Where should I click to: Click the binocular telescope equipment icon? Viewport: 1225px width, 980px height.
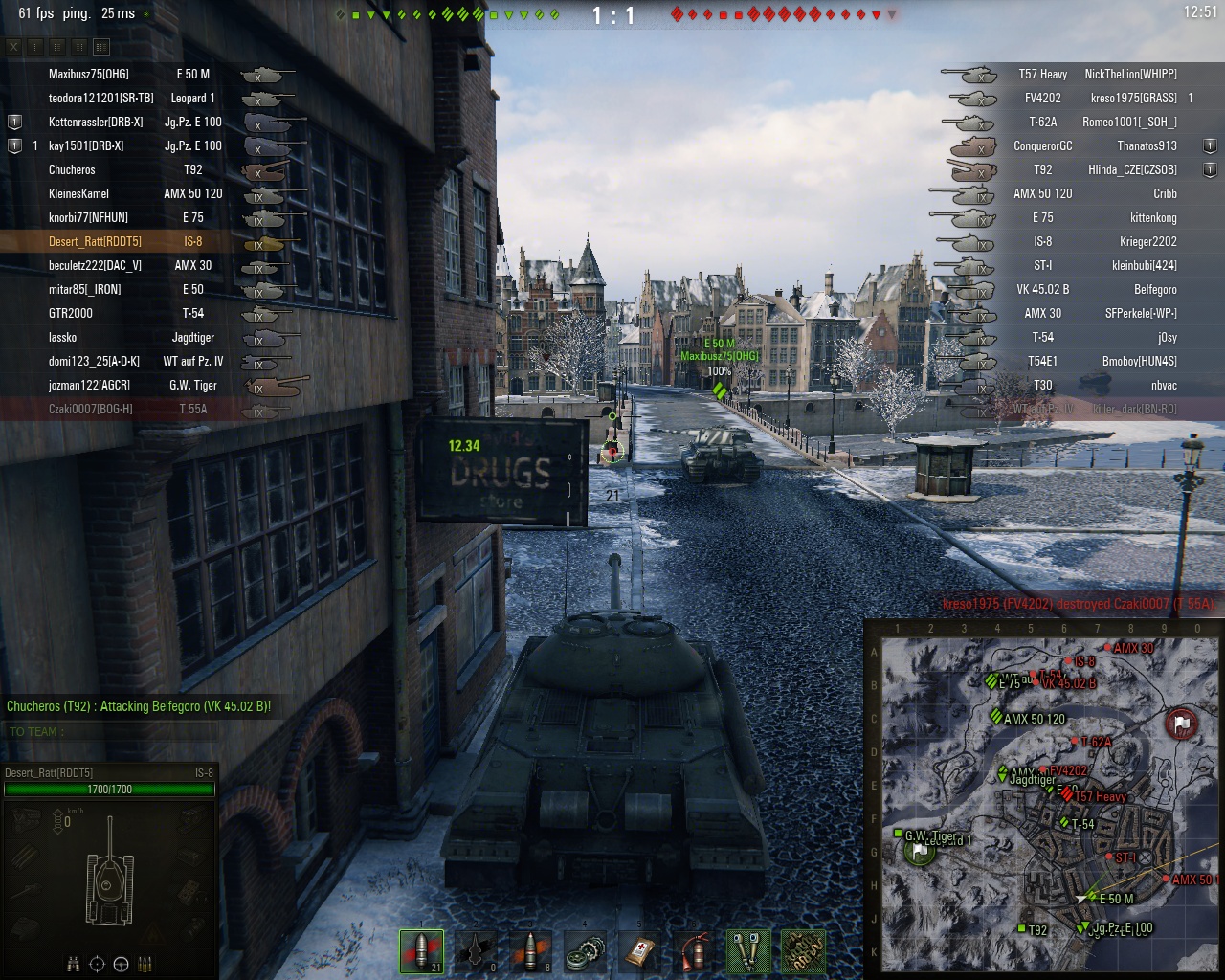click(x=748, y=951)
